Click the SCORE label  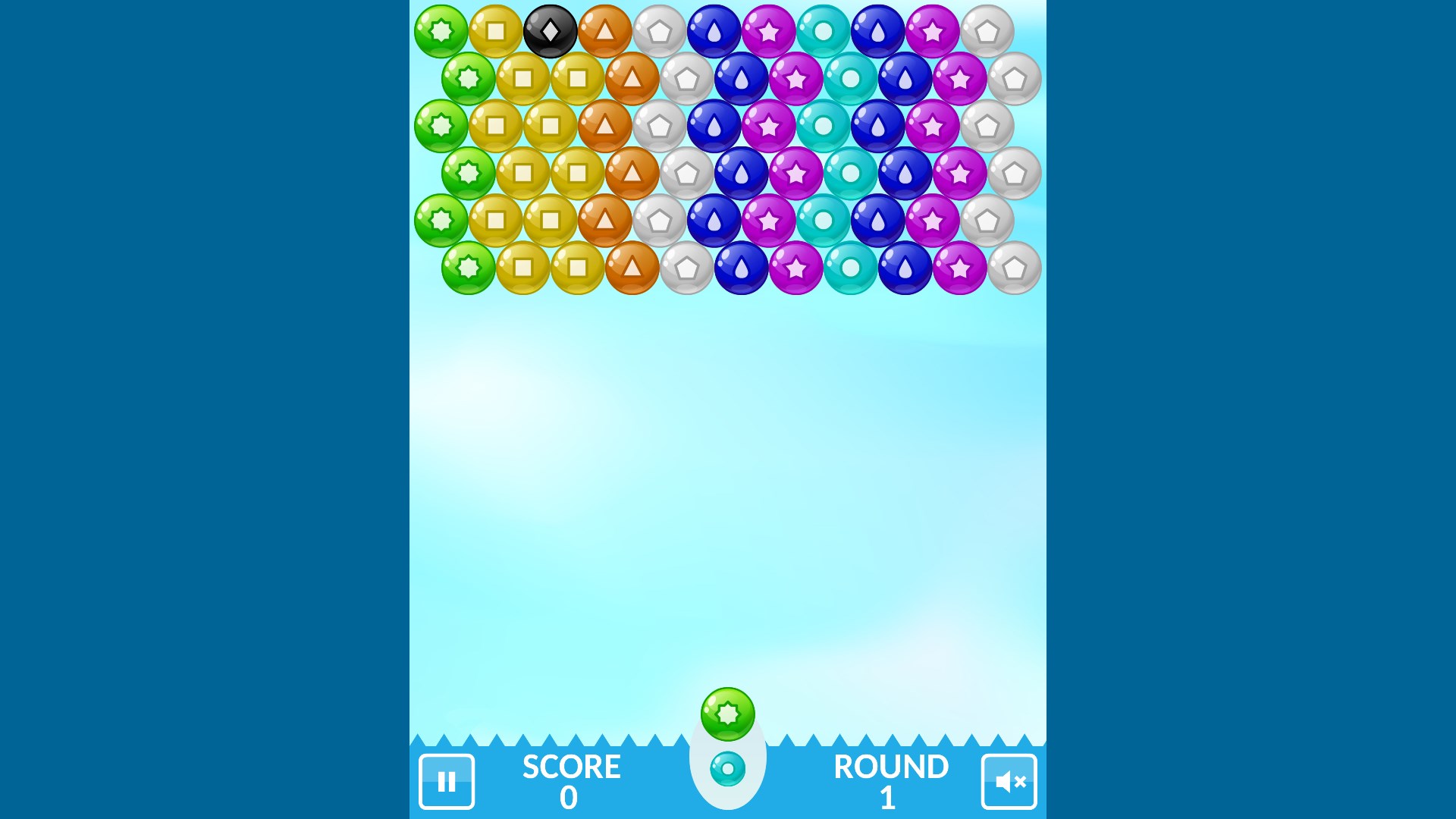570,767
